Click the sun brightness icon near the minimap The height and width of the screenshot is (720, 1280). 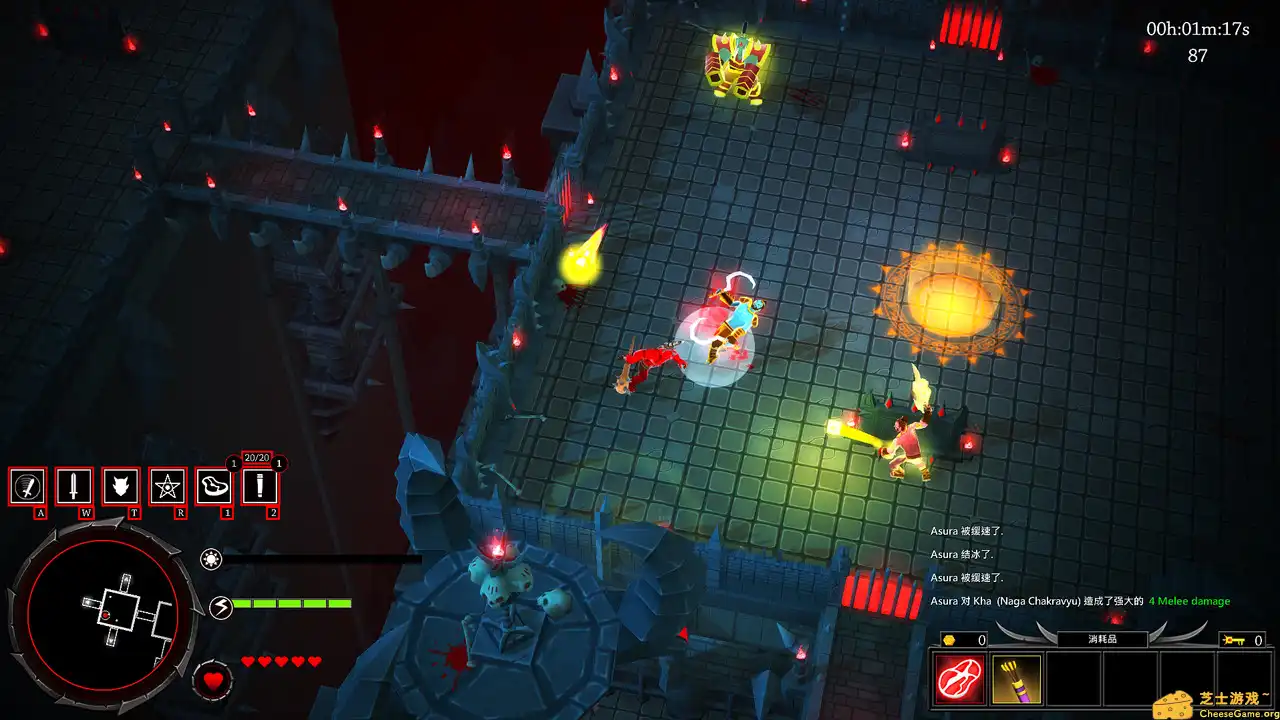[211, 561]
